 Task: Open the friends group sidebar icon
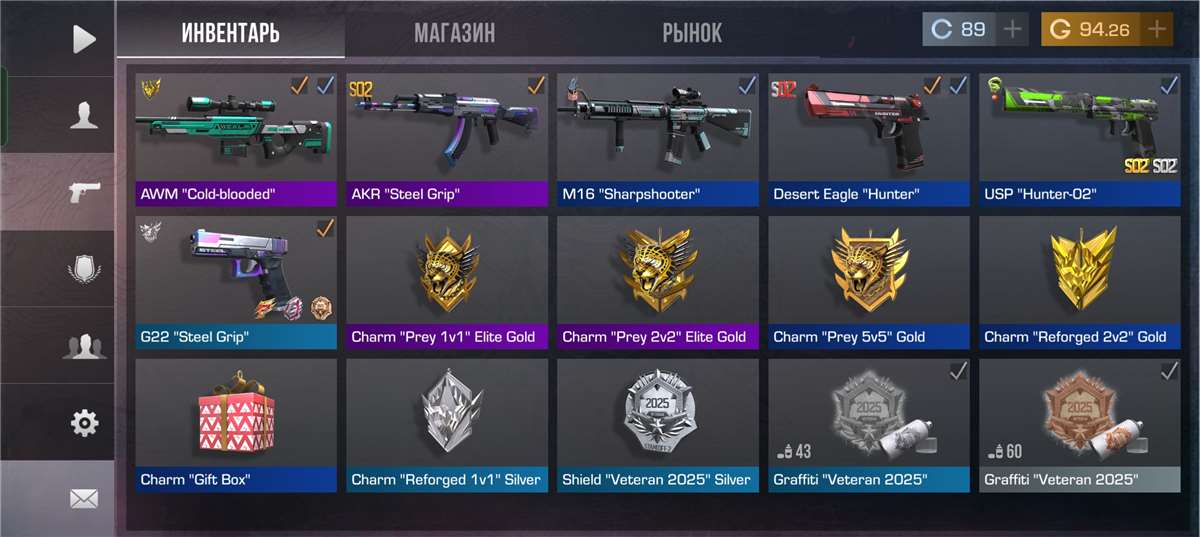(84, 347)
